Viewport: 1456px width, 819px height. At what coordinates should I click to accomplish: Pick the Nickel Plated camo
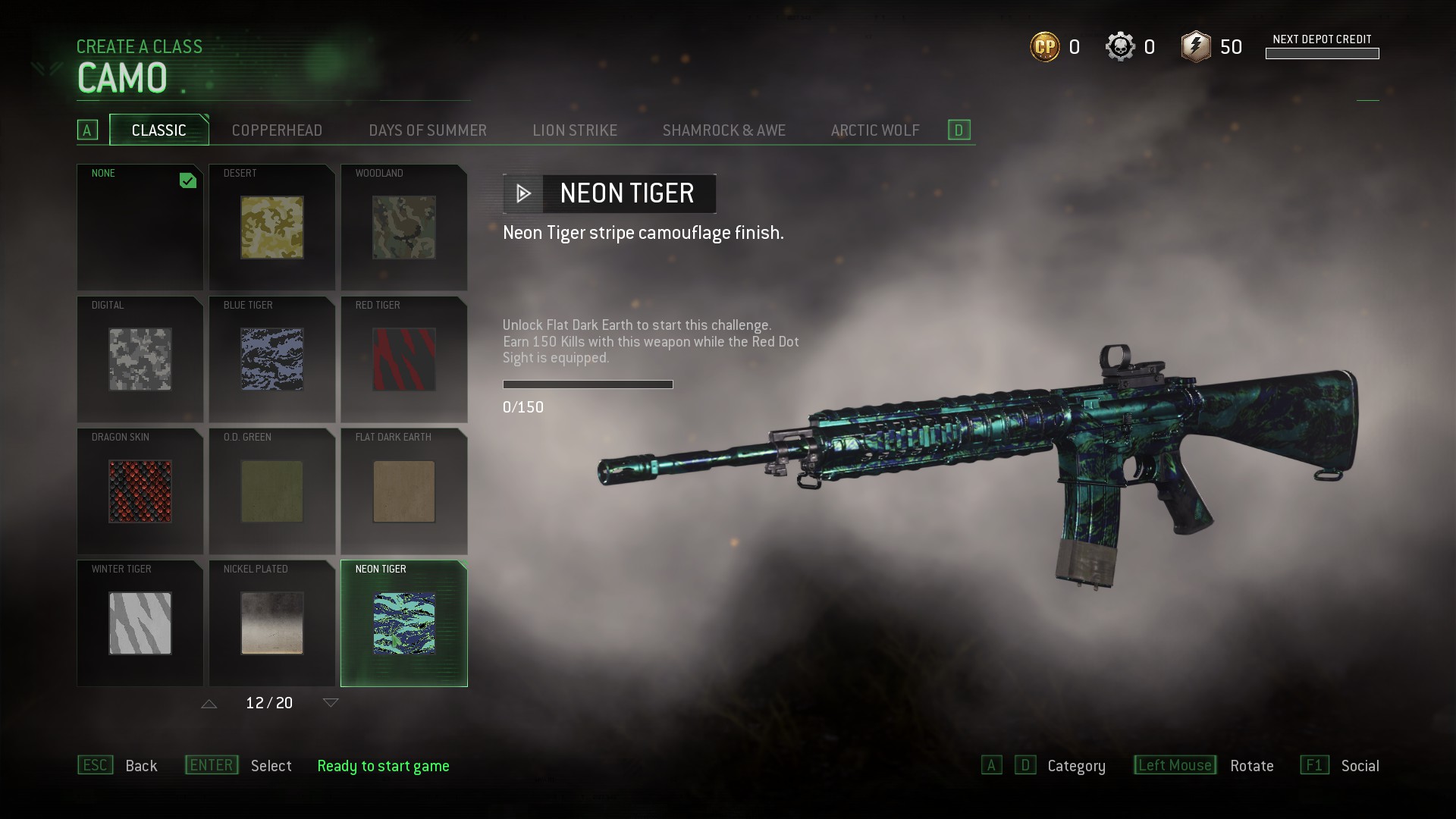pyautogui.click(x=271, y=623)
